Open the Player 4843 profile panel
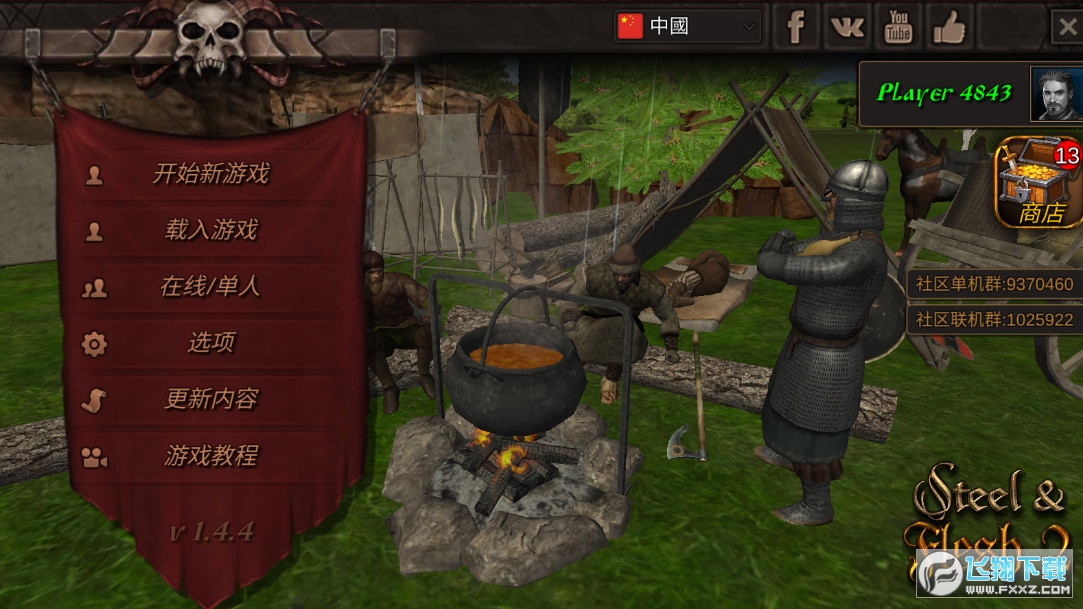 click(x=970, y=94)
